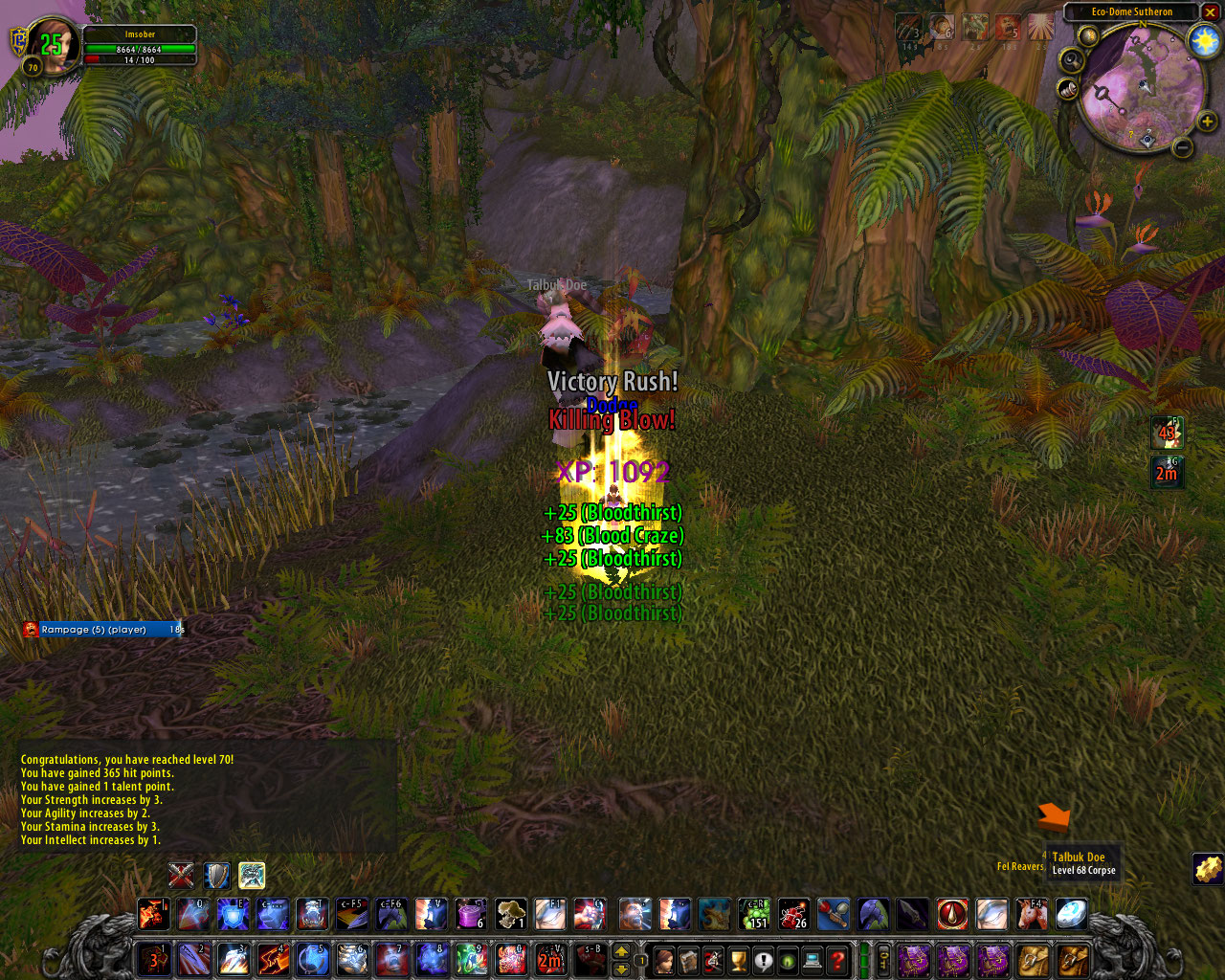The image size is (1225, 980).
Task: Open the gold keyring button
Action: 884,959
